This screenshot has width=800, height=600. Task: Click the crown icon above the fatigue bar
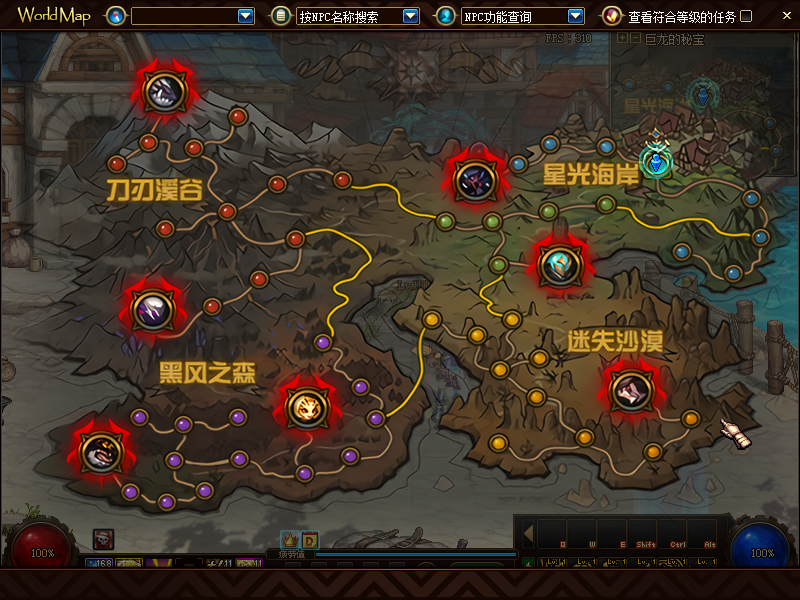290,539
